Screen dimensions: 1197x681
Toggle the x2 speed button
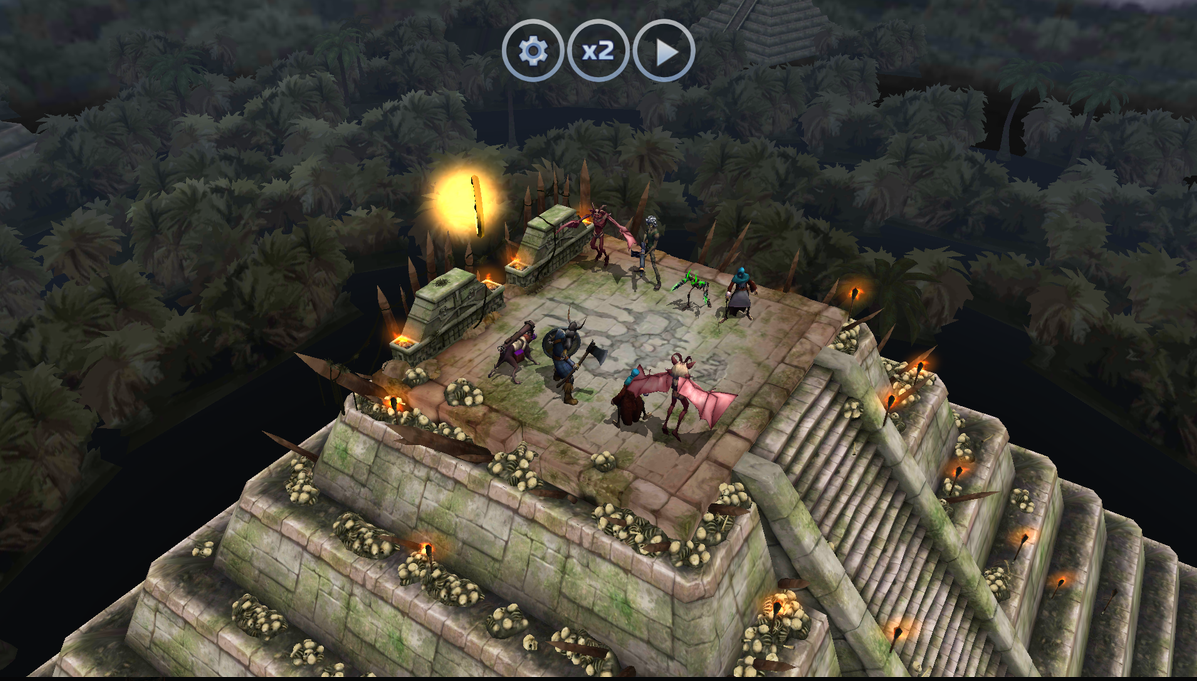[598, 51]
